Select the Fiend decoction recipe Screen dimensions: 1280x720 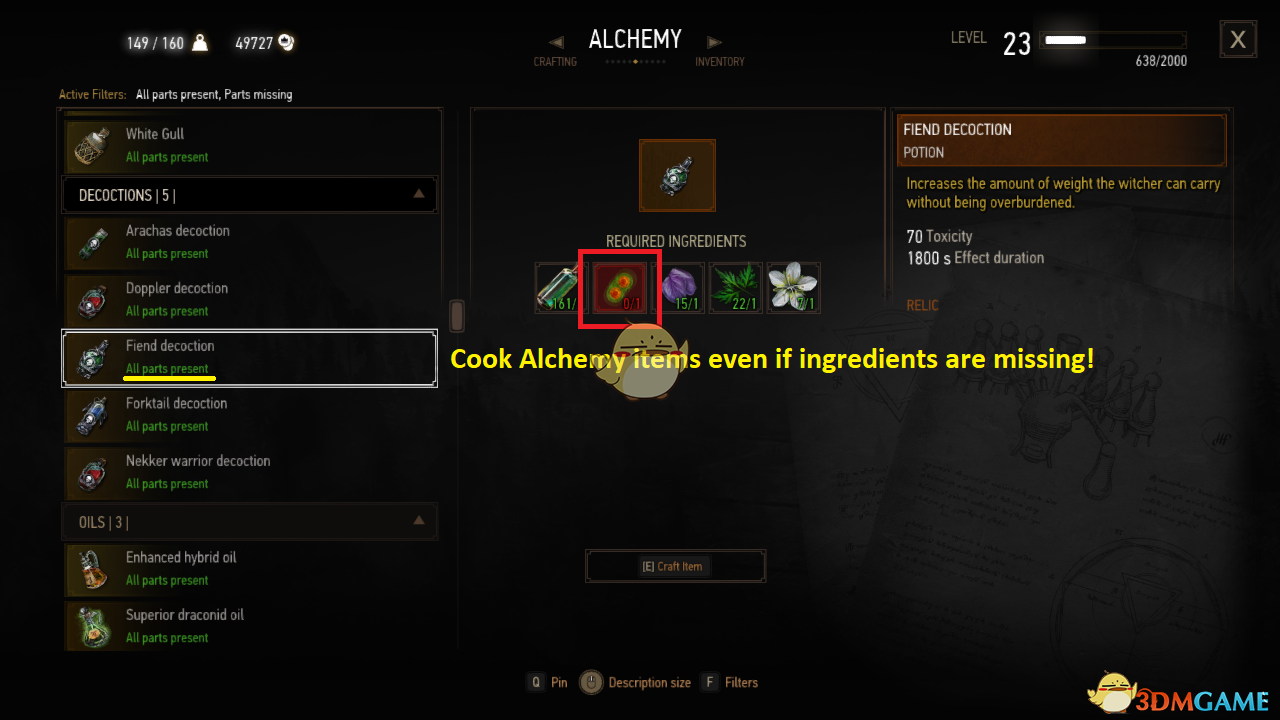tap(250, 357)
